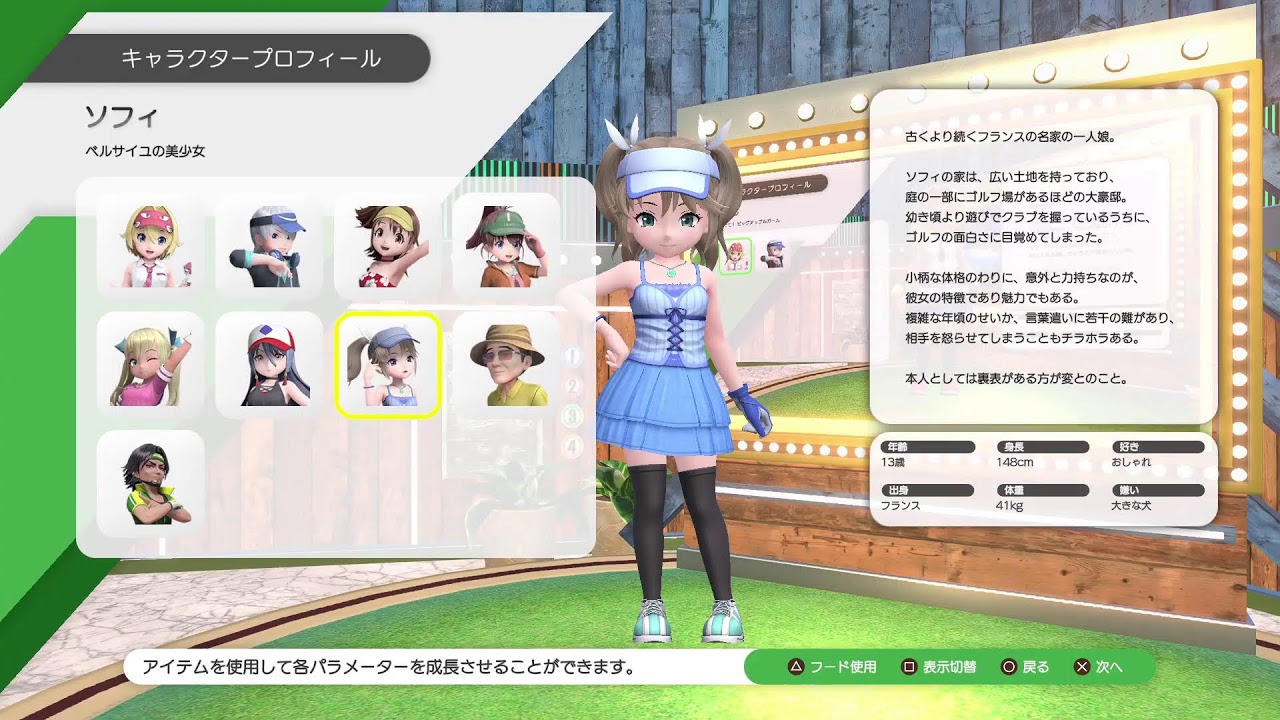The width and height of the screenshot is (1280, 720).
Task: Click the mini profile screen on the billboard
Action: [790, 230]
